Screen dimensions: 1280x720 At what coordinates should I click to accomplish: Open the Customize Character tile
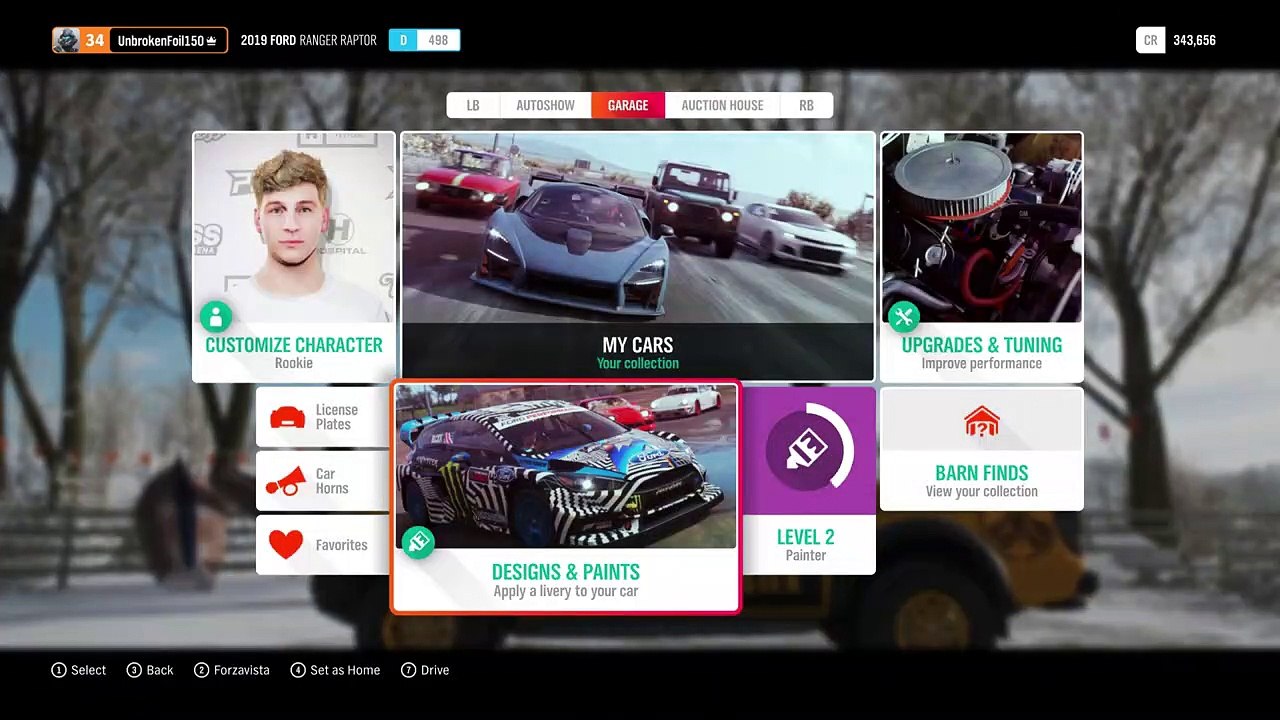294,258
